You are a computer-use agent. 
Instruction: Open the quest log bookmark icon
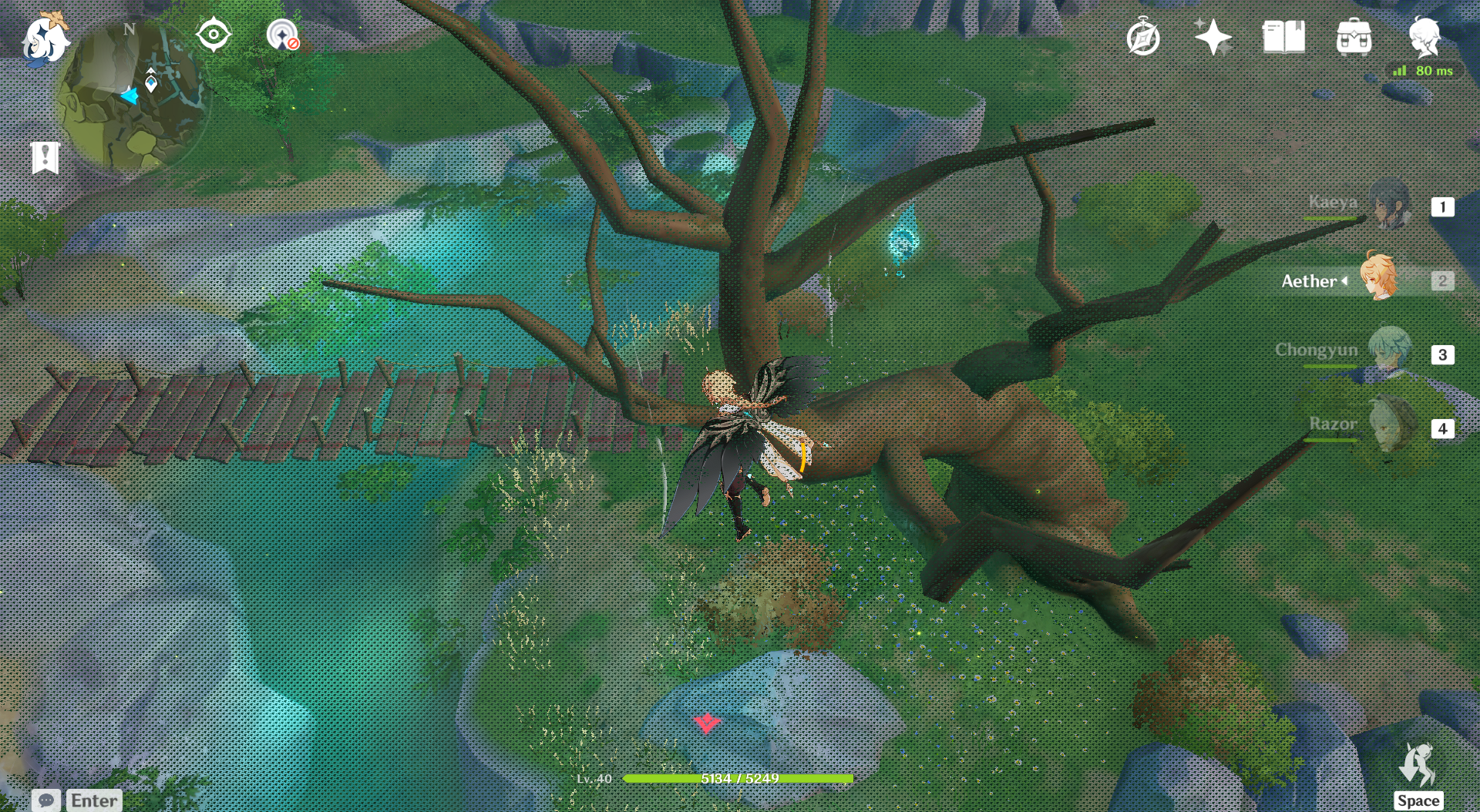(x=45, y=158)
